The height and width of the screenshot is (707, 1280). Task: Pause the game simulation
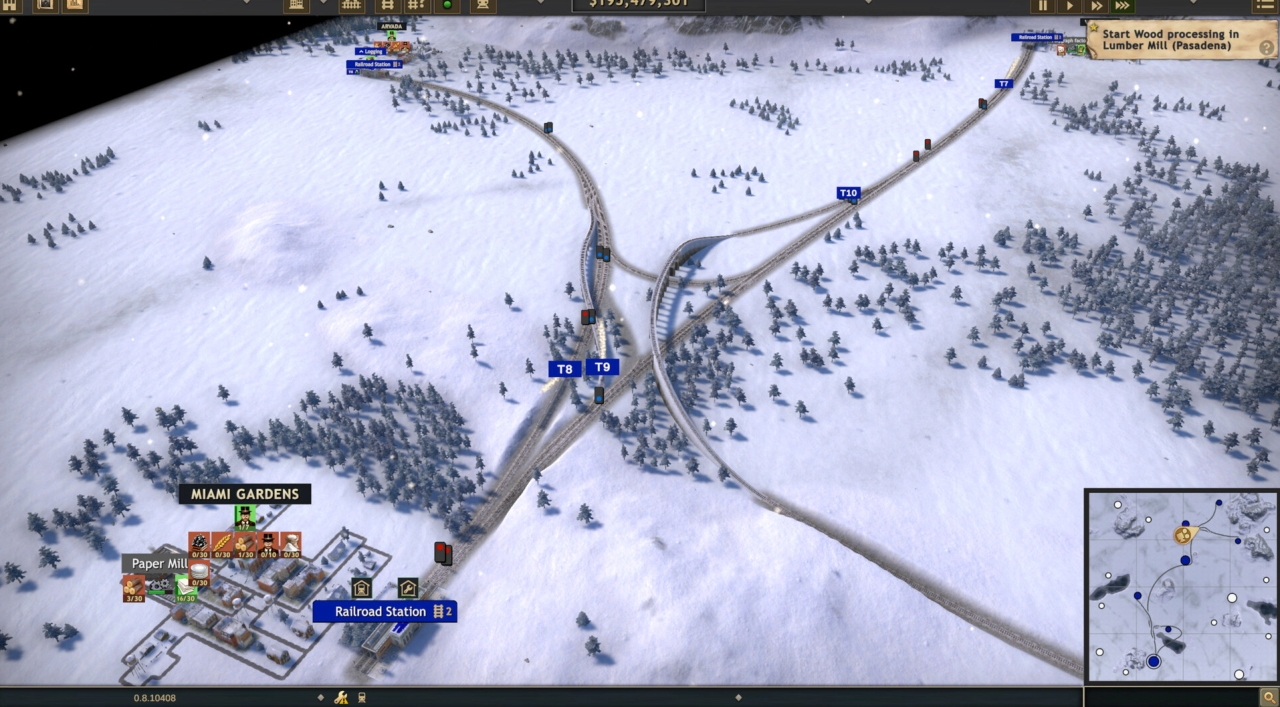[x=1043, y=5]
